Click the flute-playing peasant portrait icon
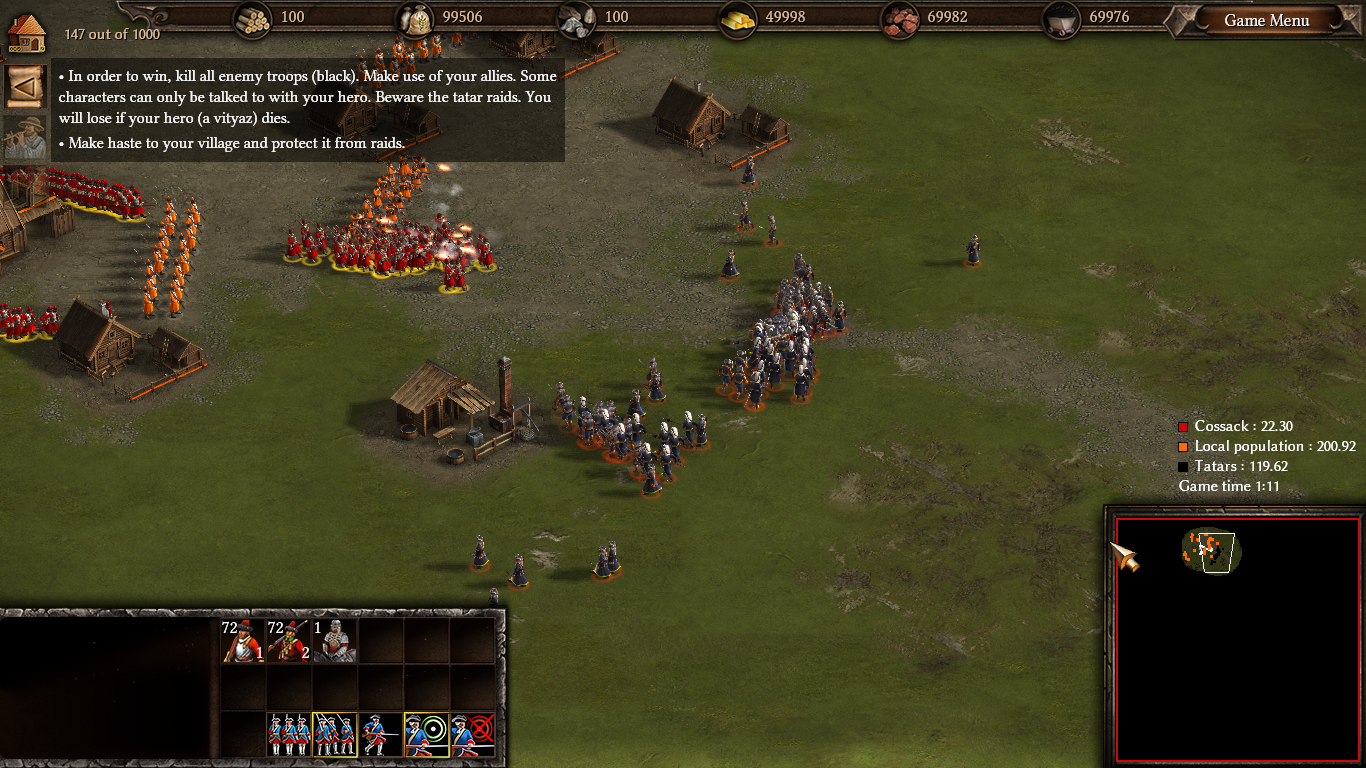1366x768 pixels. tap(25, 138)
